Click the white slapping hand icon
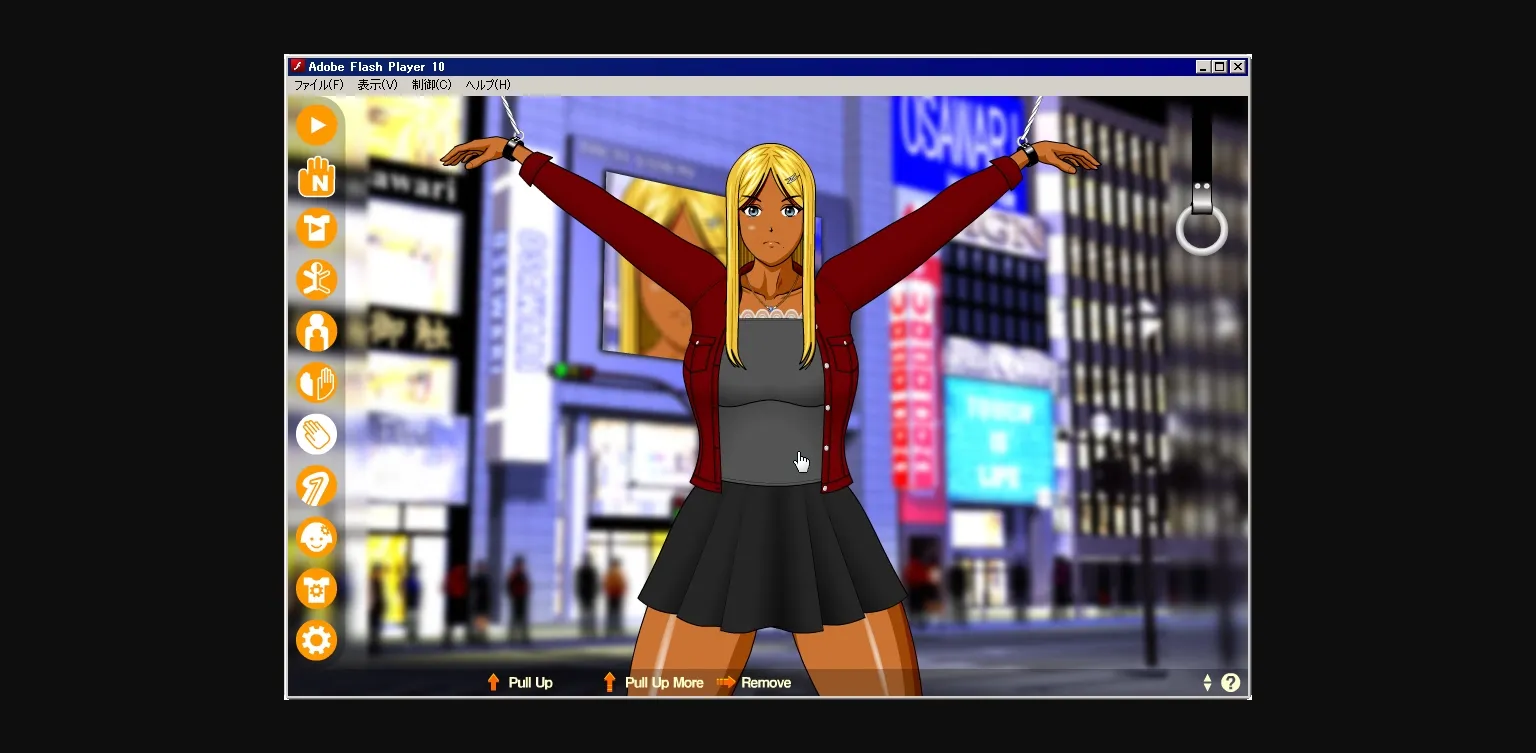This screenshot has width=1536, height=753. [x=316, y=433]
